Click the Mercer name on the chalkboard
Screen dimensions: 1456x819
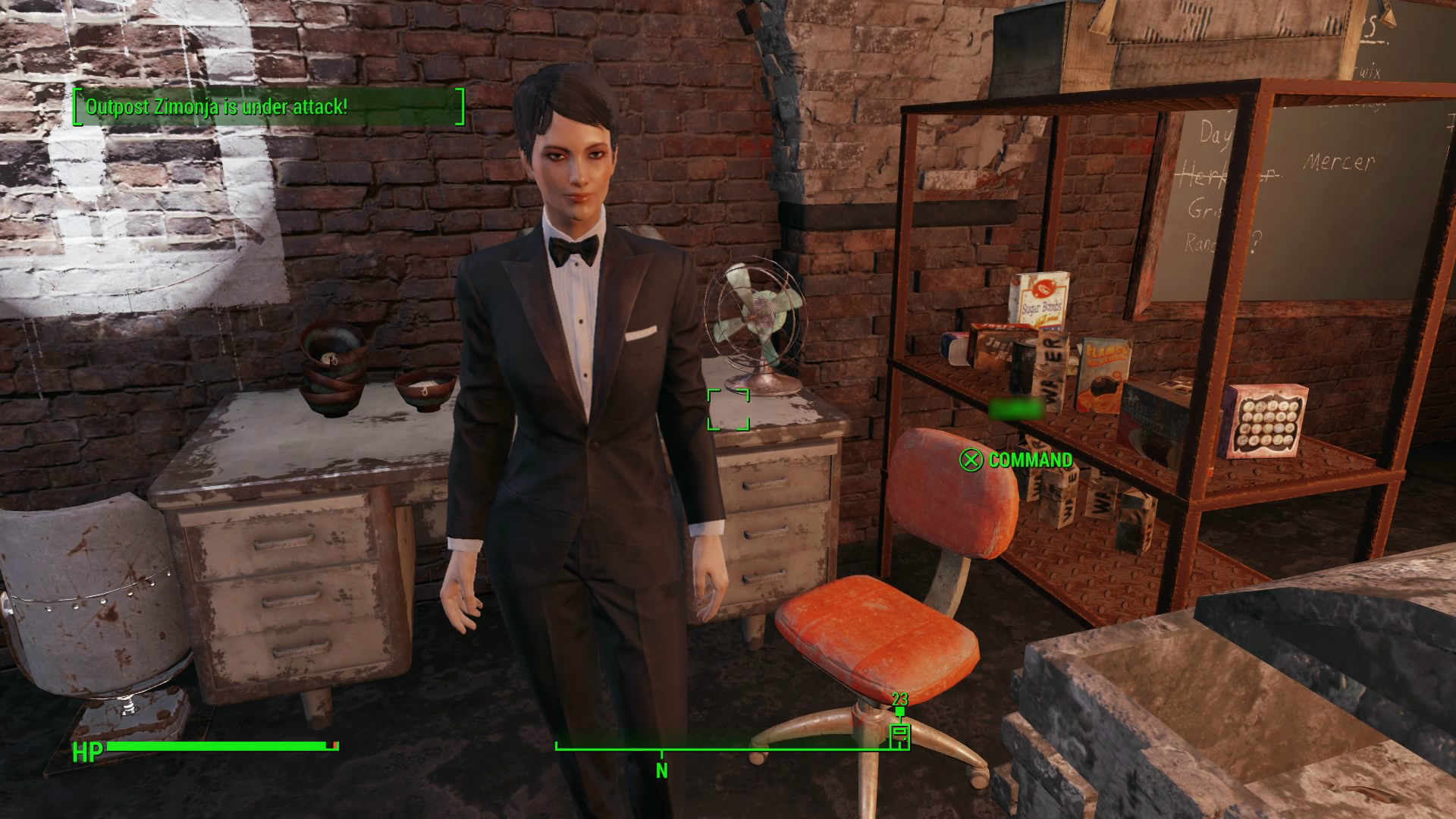pos(1339,162)
